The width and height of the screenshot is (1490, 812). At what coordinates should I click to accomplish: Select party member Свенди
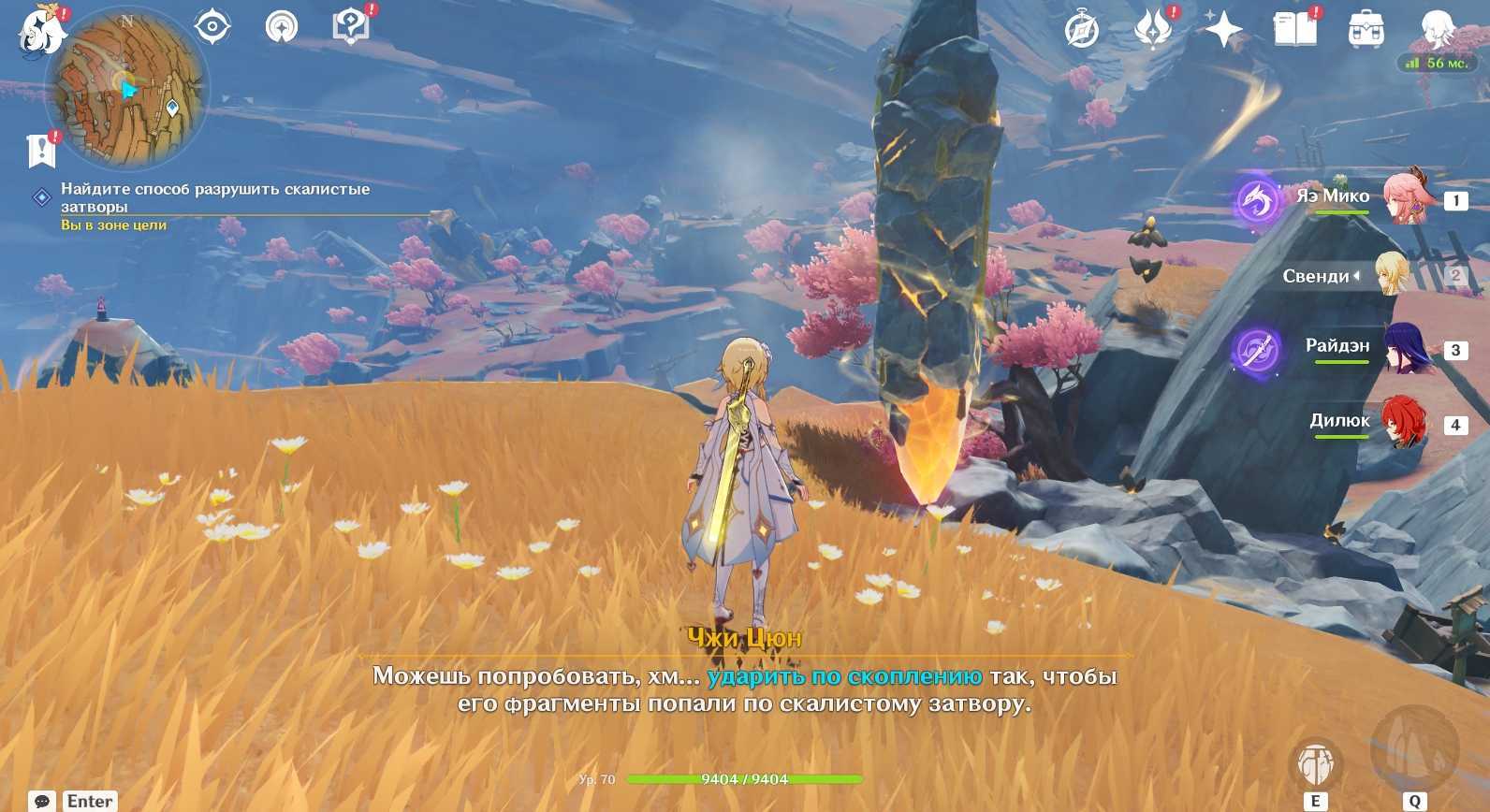[1392, 275]
